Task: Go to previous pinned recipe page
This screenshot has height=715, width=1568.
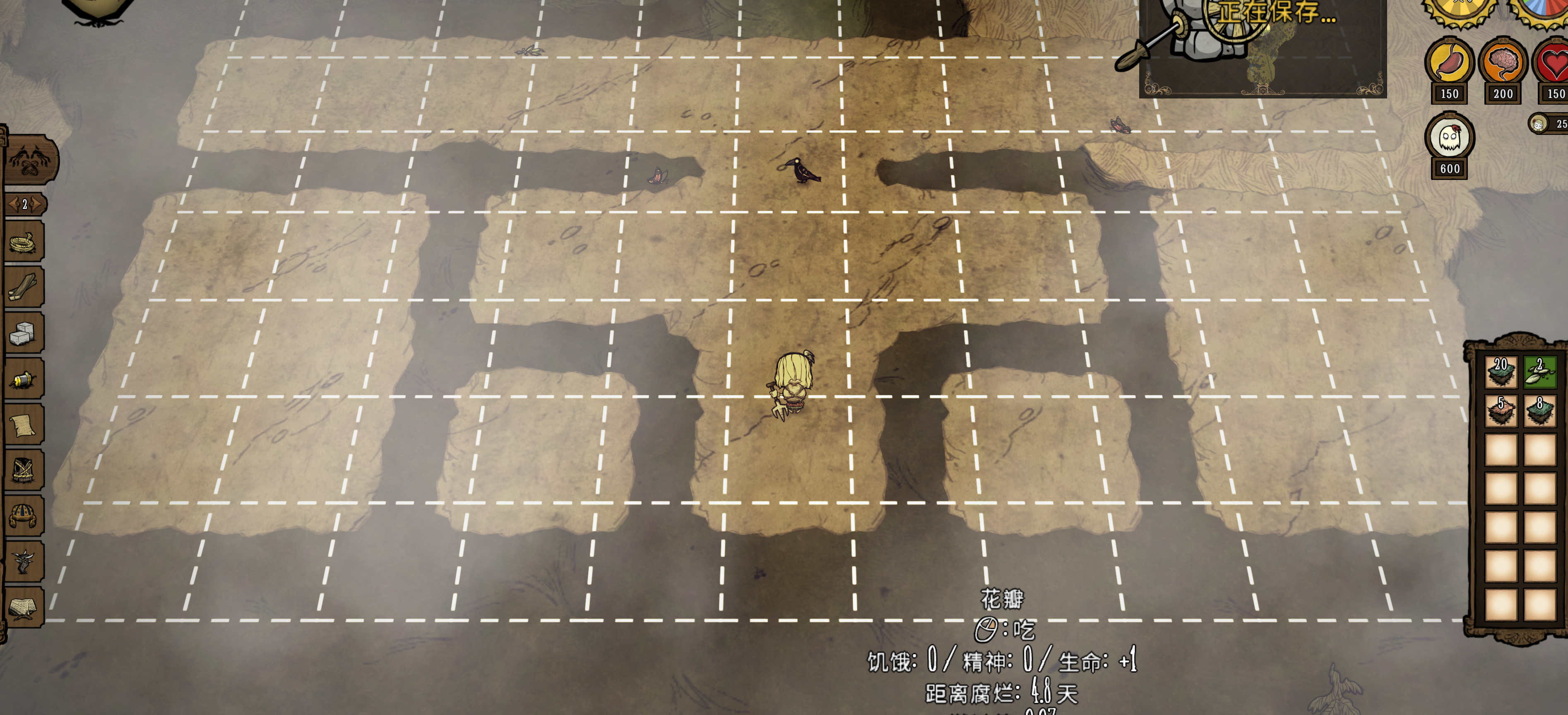Action: pos(12,204)
